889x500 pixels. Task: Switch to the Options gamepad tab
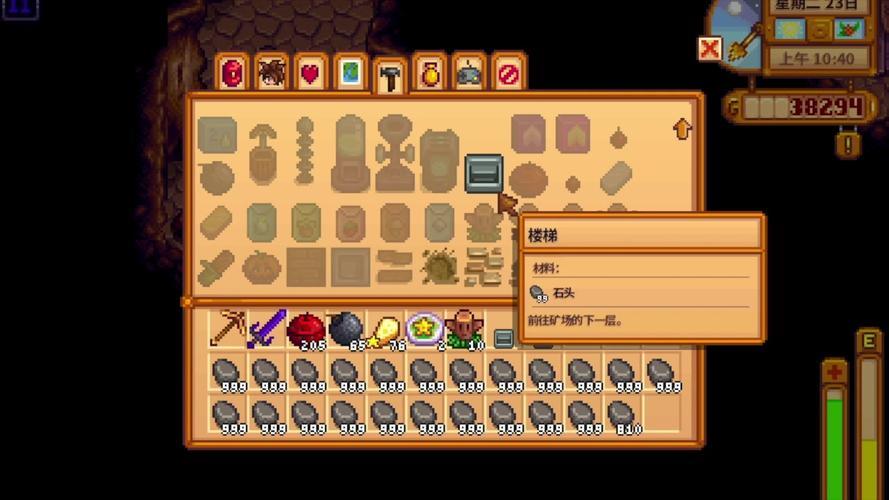pyautogui.click(x=468, y=74)
